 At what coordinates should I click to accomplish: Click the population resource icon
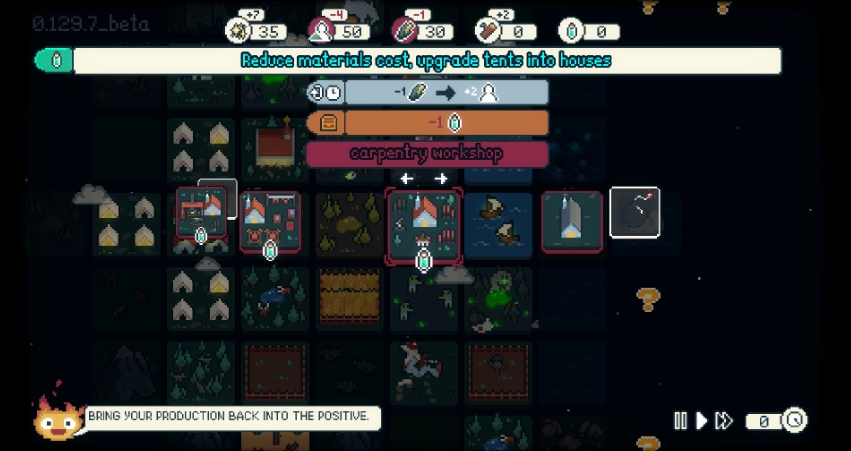tap(322, 31)
